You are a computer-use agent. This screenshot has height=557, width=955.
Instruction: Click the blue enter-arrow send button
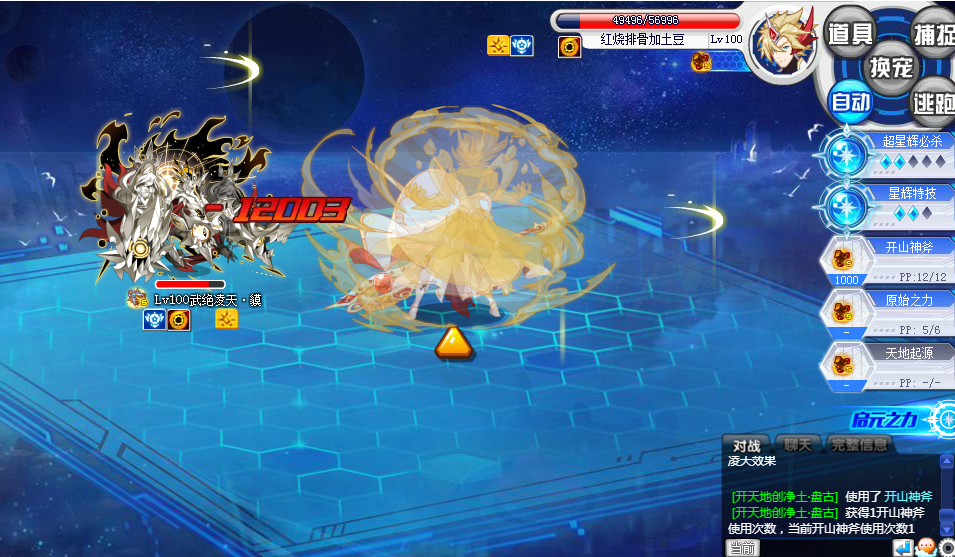[902, 548]
